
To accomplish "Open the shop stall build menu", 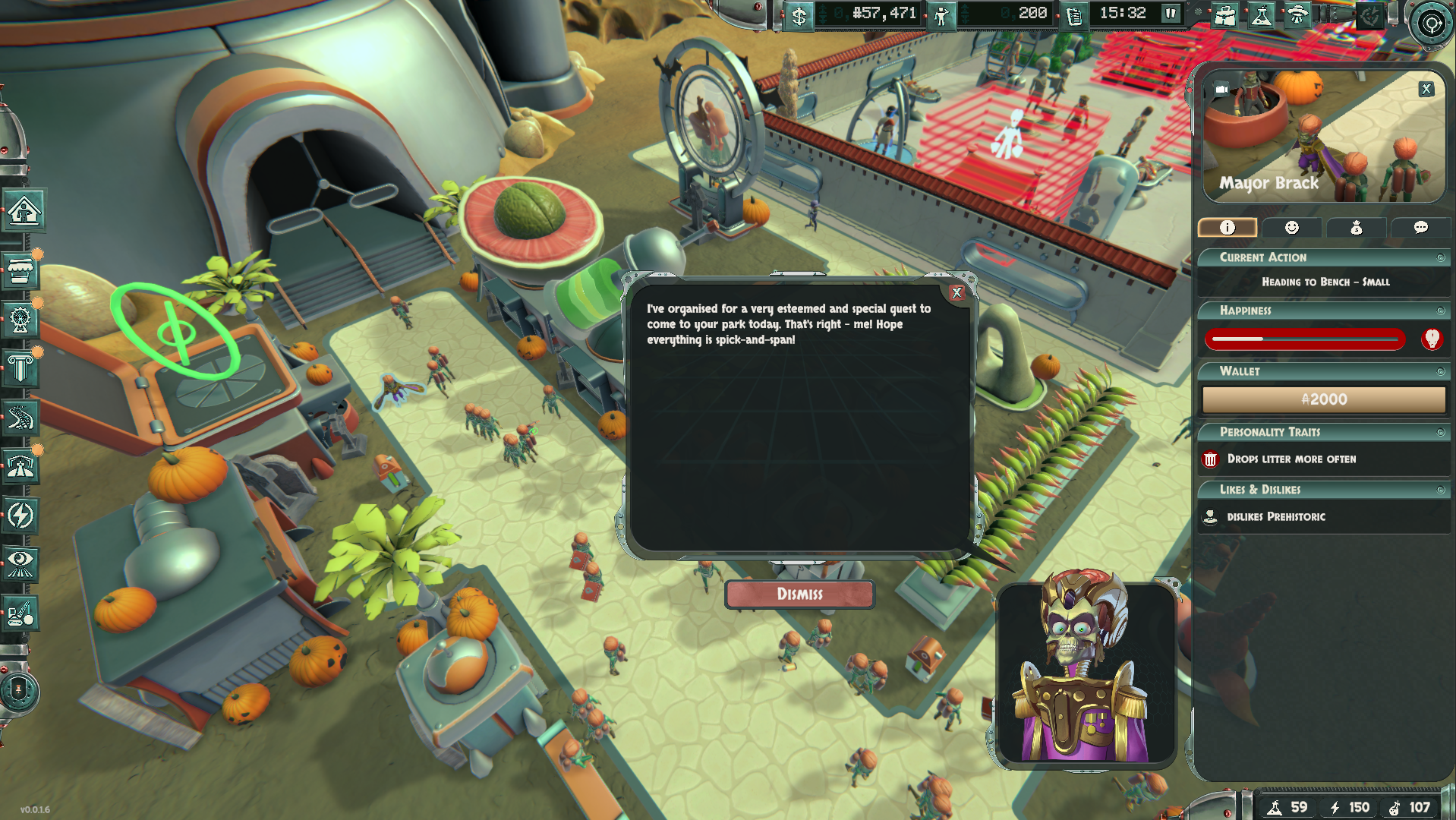I will (20, 270).
